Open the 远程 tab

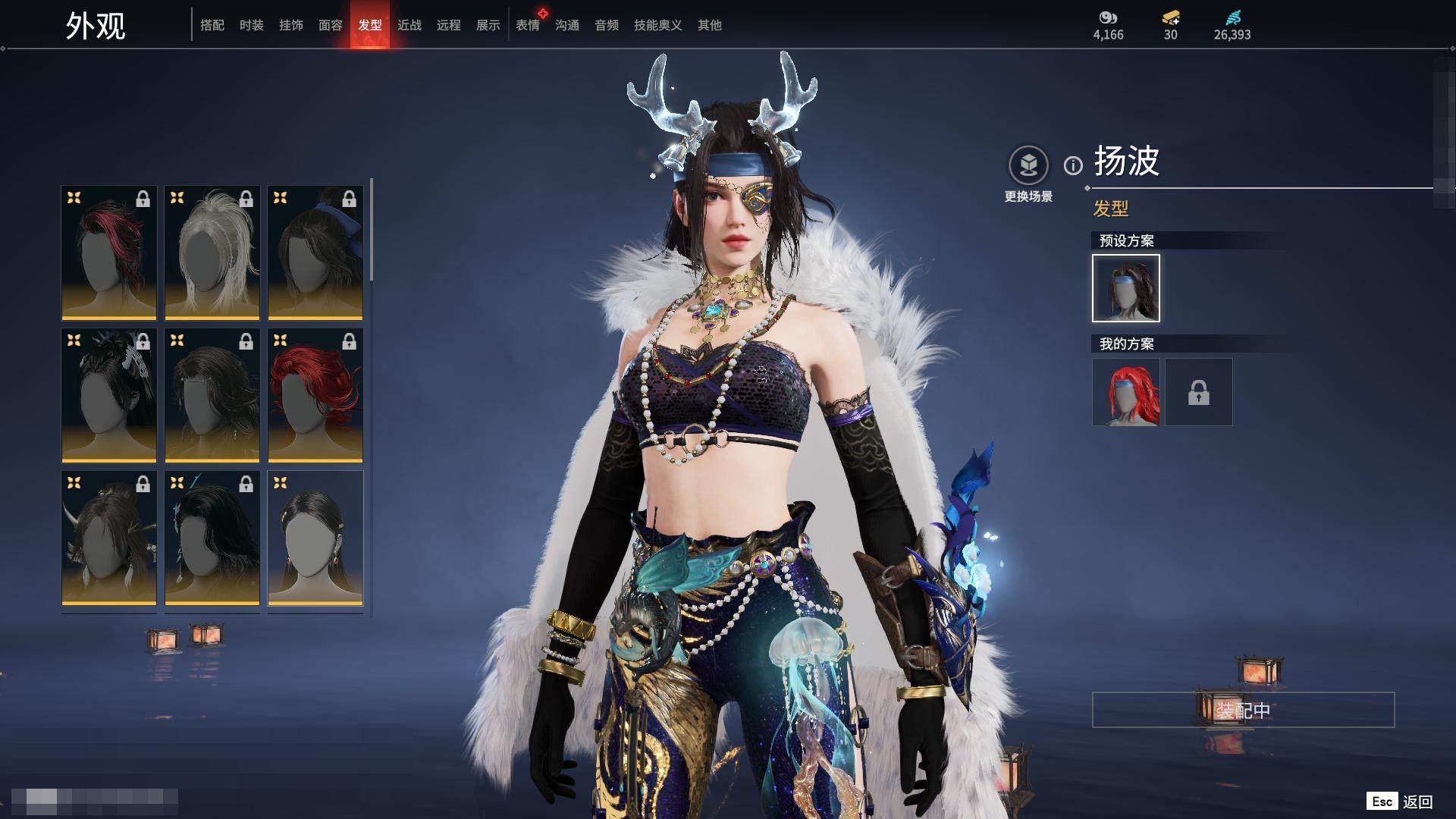(449, 25)
